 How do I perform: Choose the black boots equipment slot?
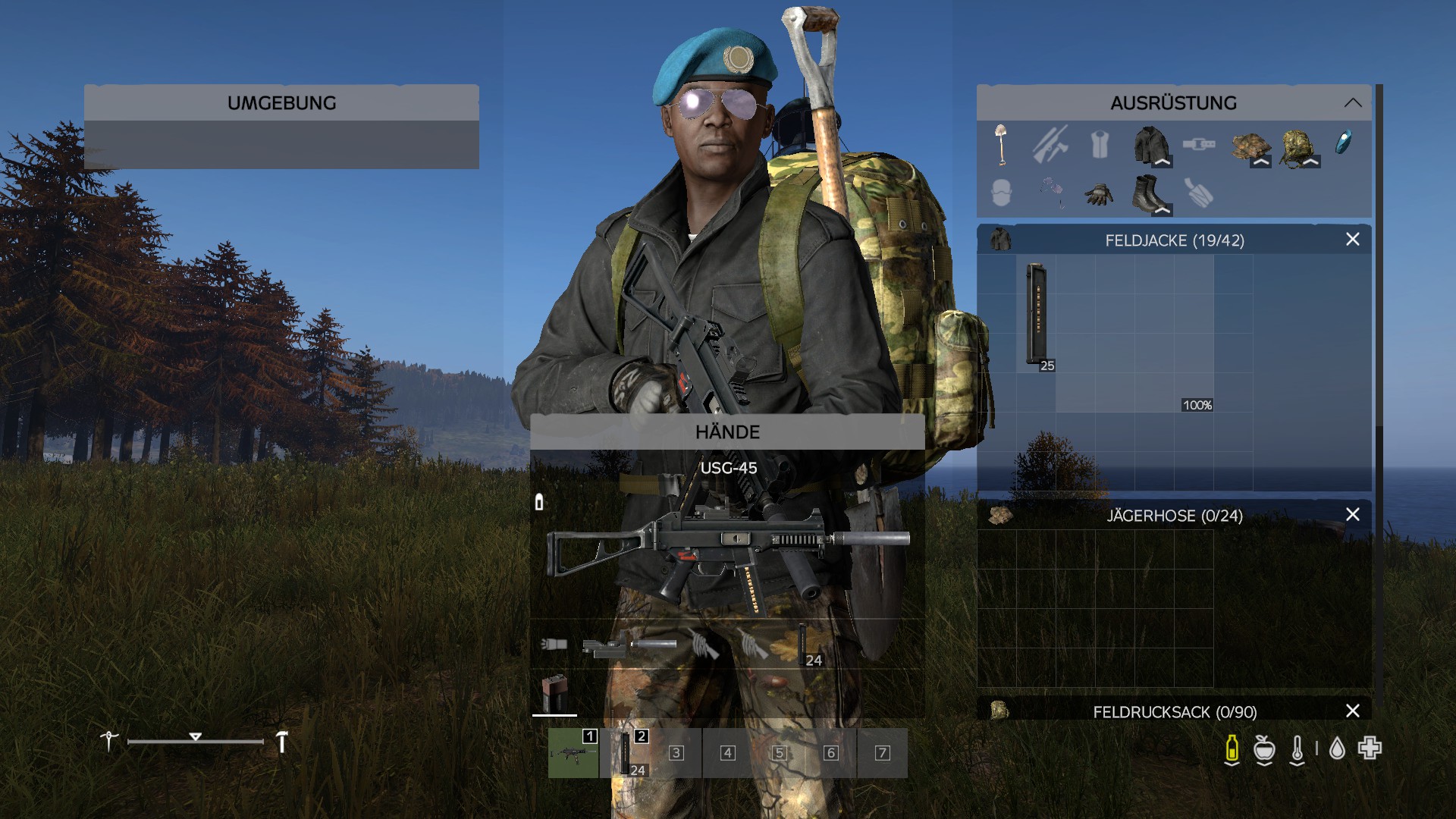coord(1149,194)
